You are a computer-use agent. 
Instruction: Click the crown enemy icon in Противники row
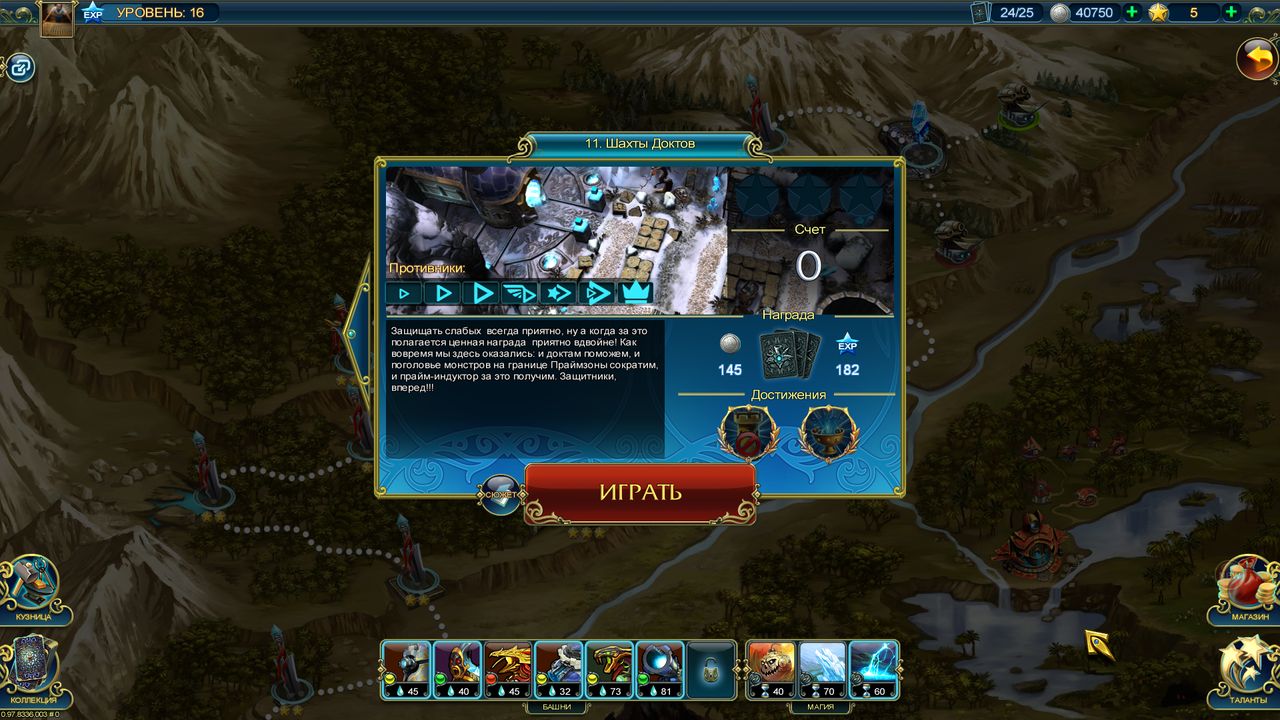click(x=638, y=293)
